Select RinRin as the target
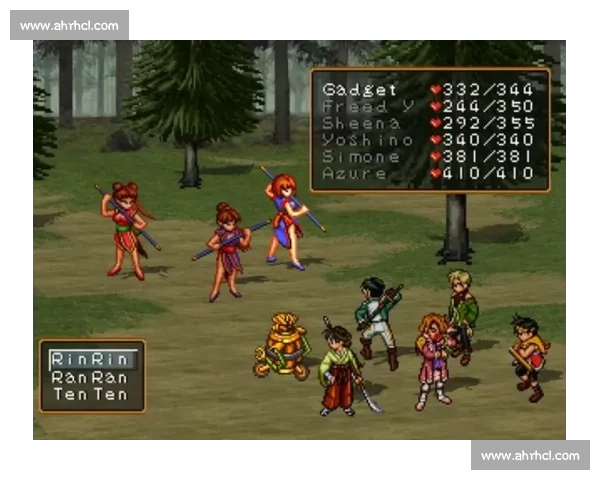The image size is (600, 480). [x=90, y=359]
